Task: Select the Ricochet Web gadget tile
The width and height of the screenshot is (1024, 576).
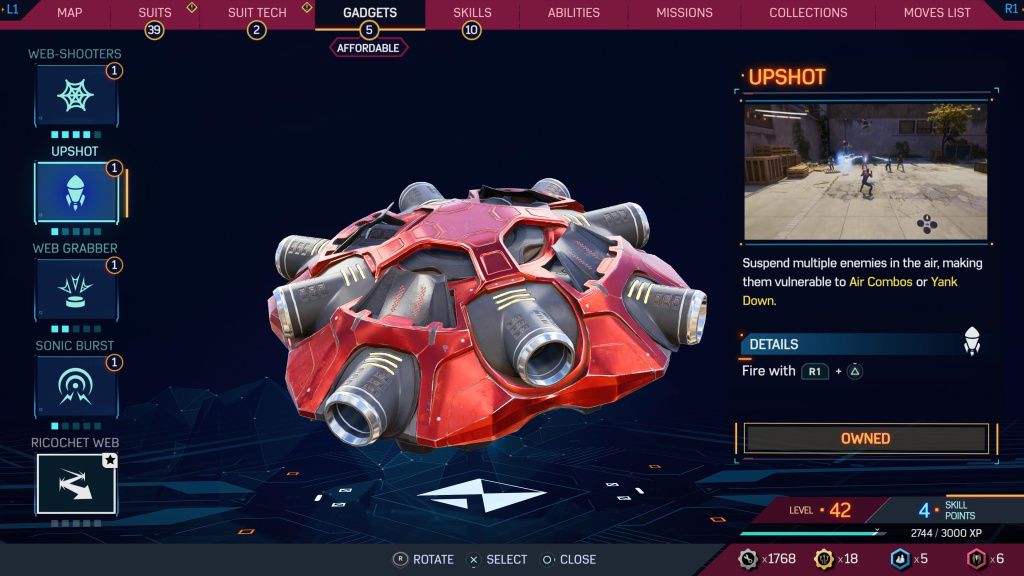Action: [x=76, y=483]
